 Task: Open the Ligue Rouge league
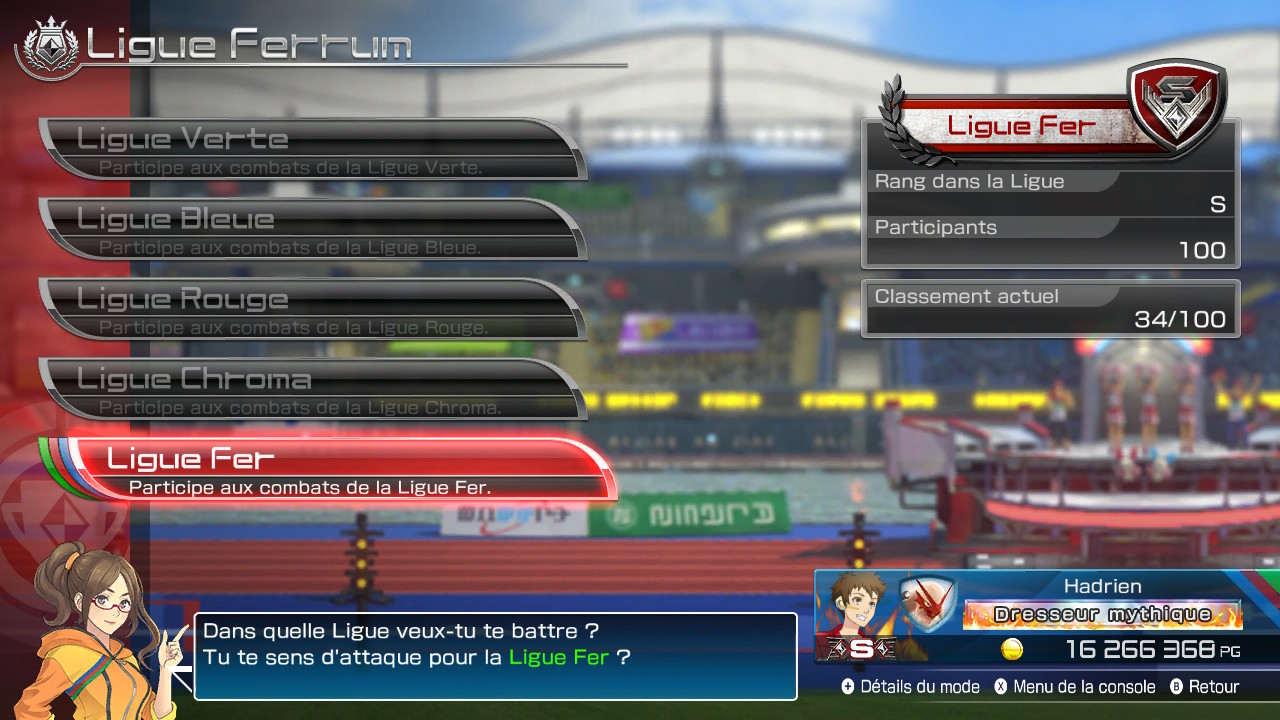pyautogui.click(x=310, y=309)
